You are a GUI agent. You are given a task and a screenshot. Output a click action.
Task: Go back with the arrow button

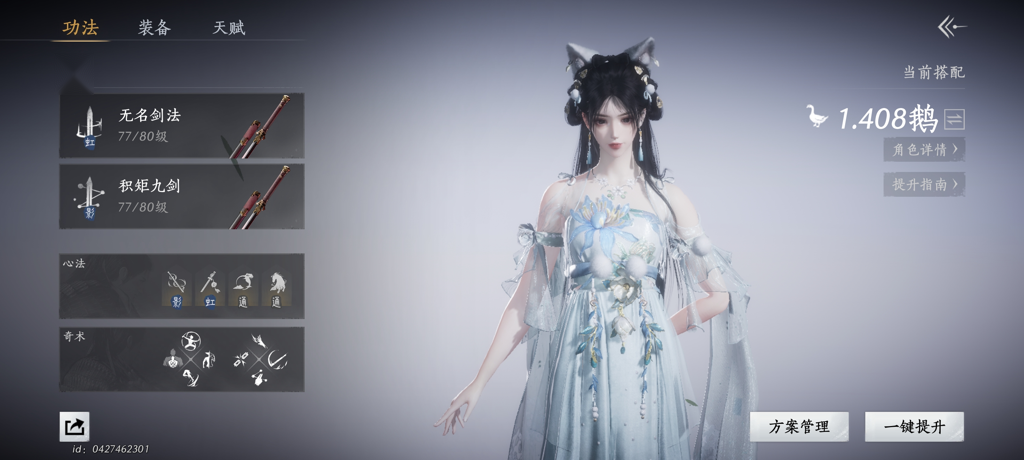pos(951,27)
